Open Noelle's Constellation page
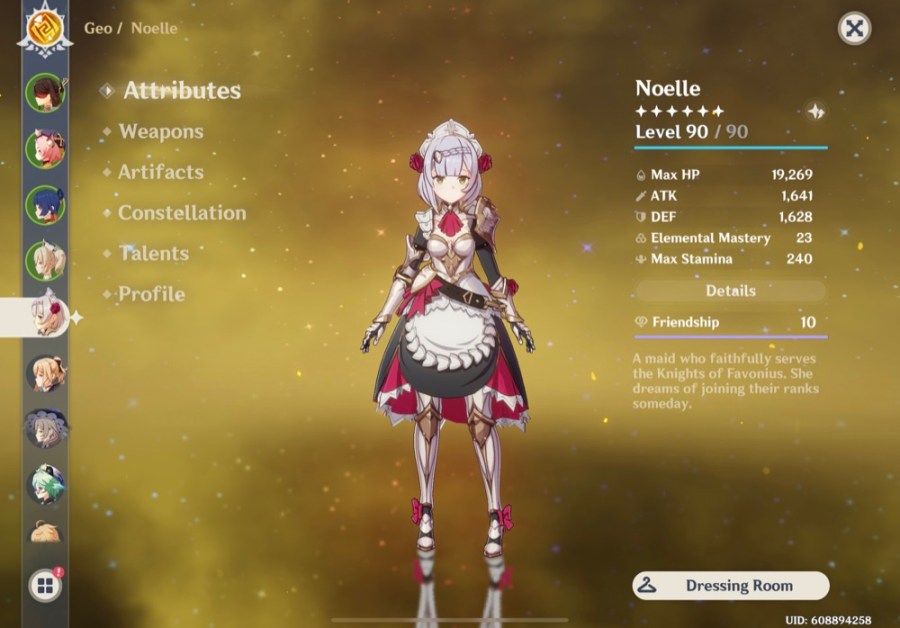 [x=181, y=213]
